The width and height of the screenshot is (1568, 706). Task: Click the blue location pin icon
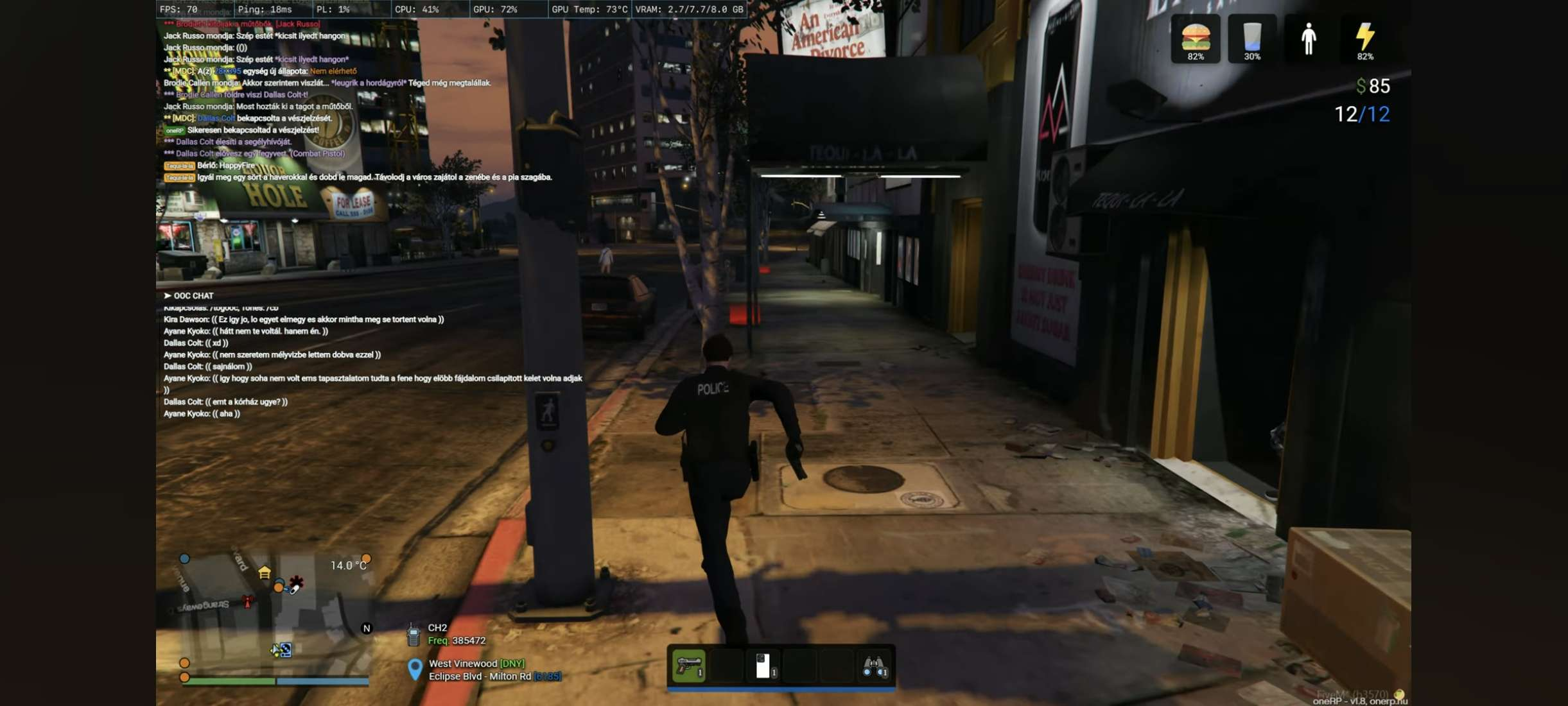pos(415,669)
